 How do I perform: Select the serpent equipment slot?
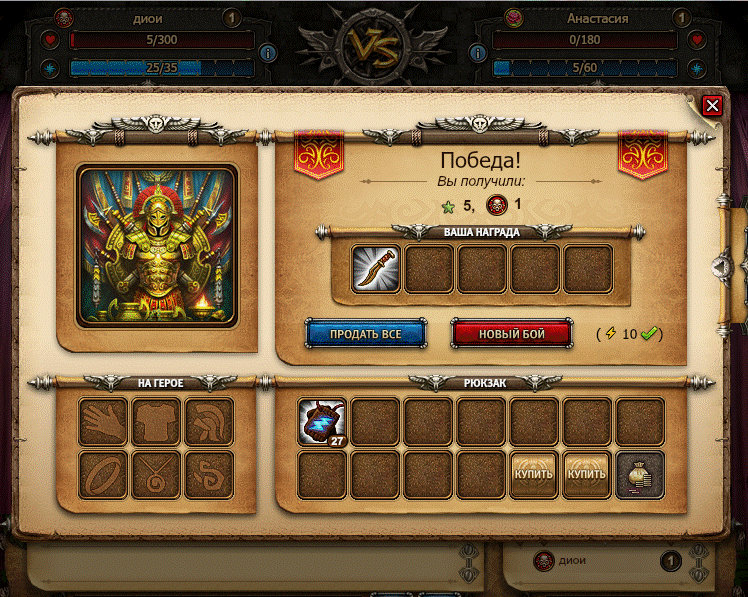(208, 474)
